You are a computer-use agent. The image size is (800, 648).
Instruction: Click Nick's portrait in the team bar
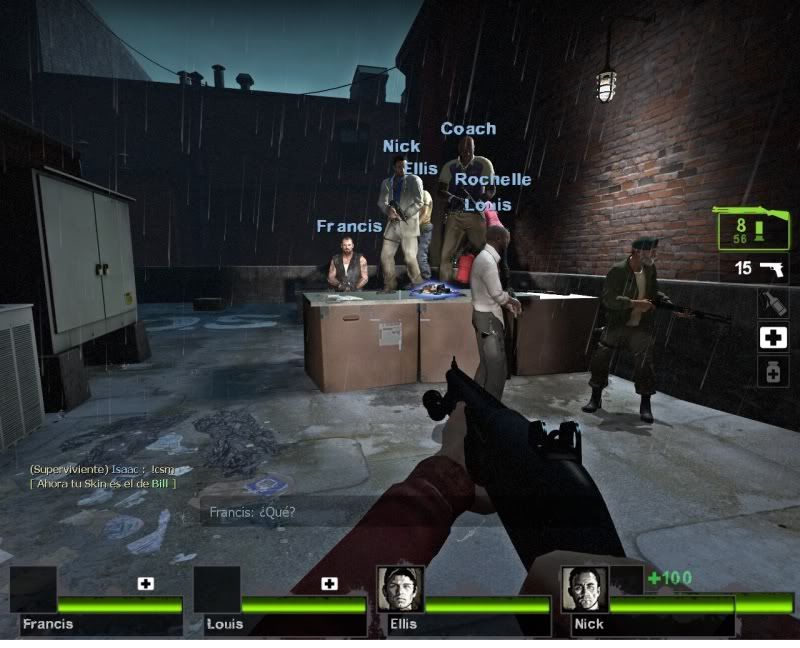click(x=584, y=589)
